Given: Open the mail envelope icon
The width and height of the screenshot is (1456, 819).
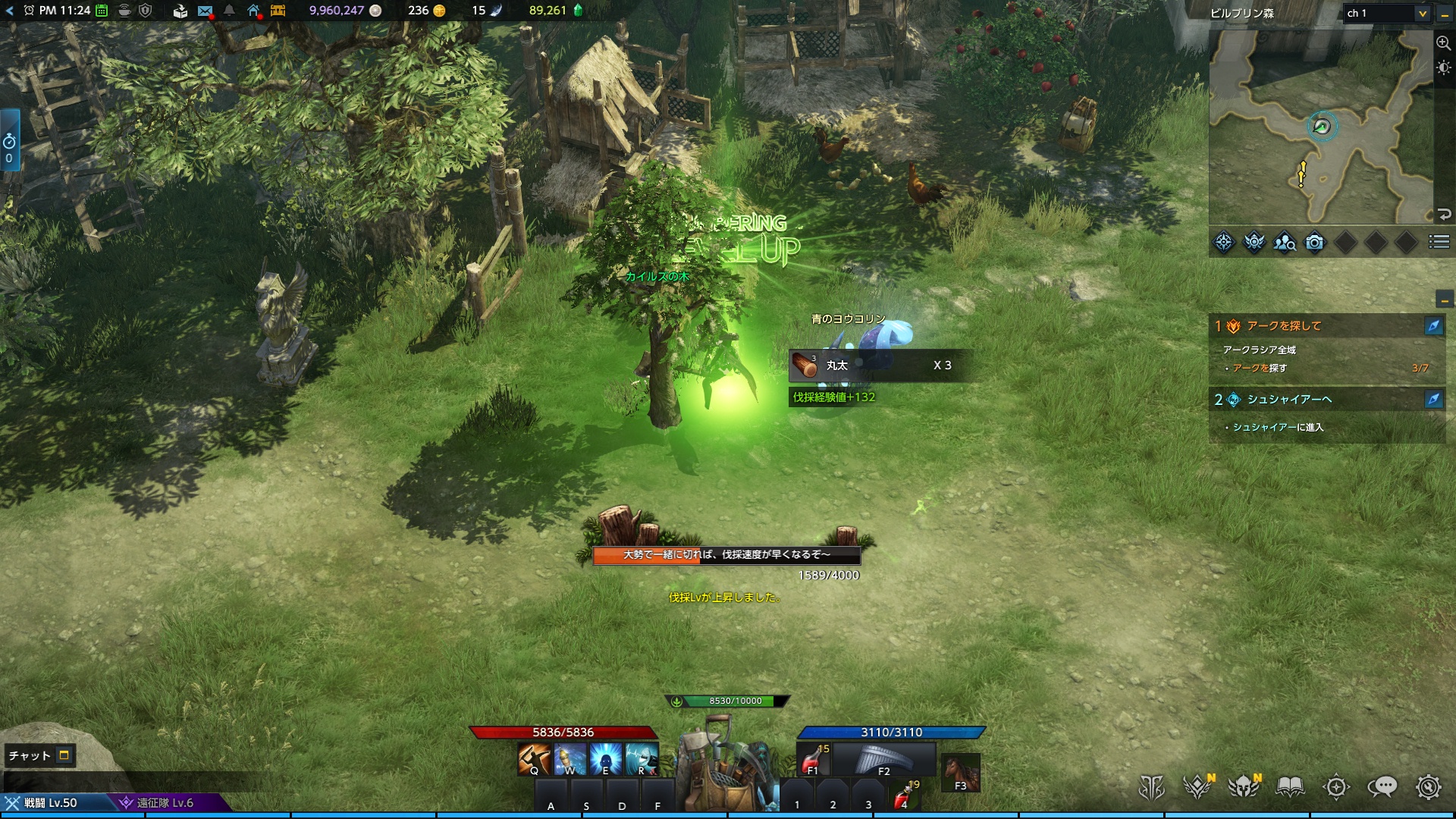Looking at the screenshot, I should 205,11.
